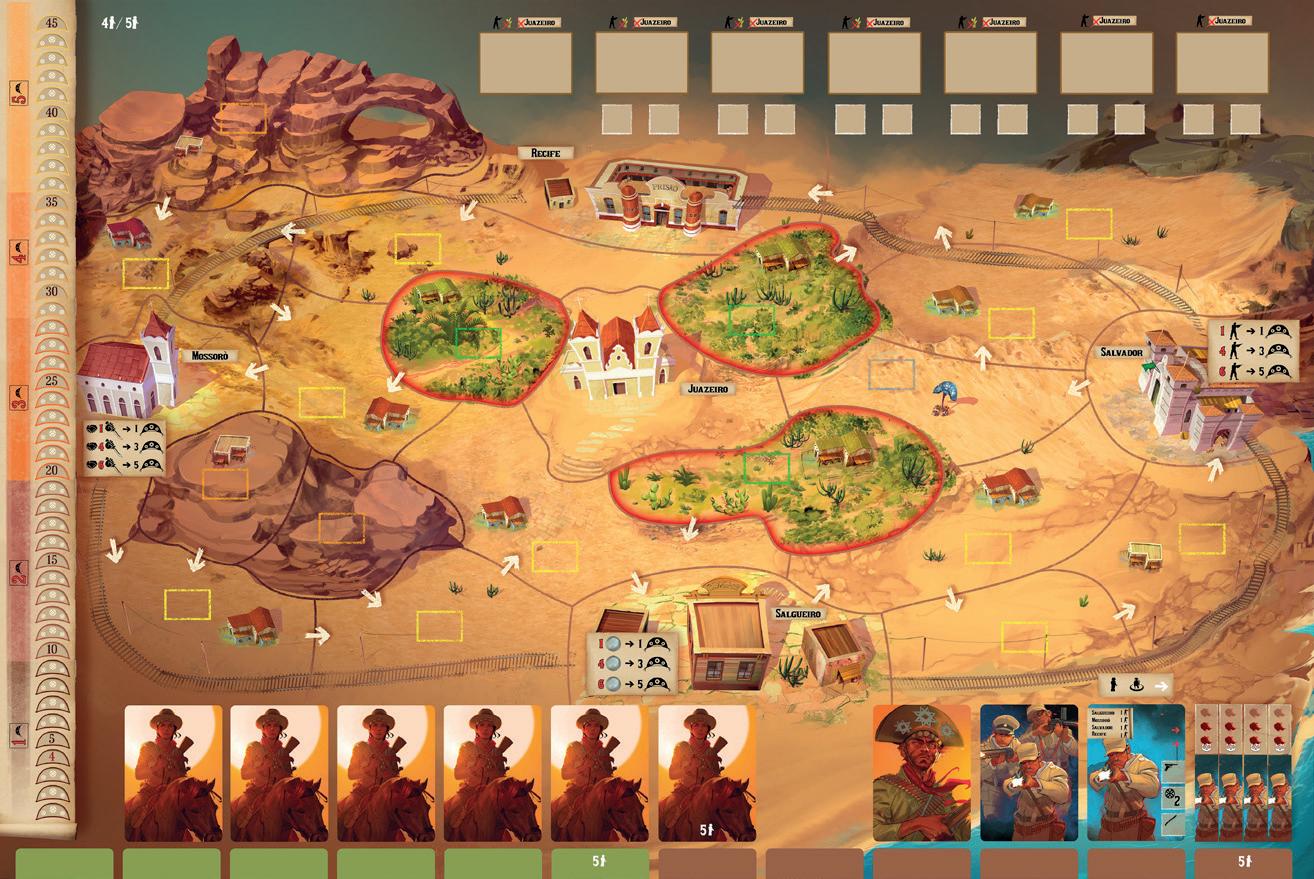Click the Prisão prison building at Recife
Viewport: 1314px width, 879px height.
pyautogui.click(x=665, y=196)
